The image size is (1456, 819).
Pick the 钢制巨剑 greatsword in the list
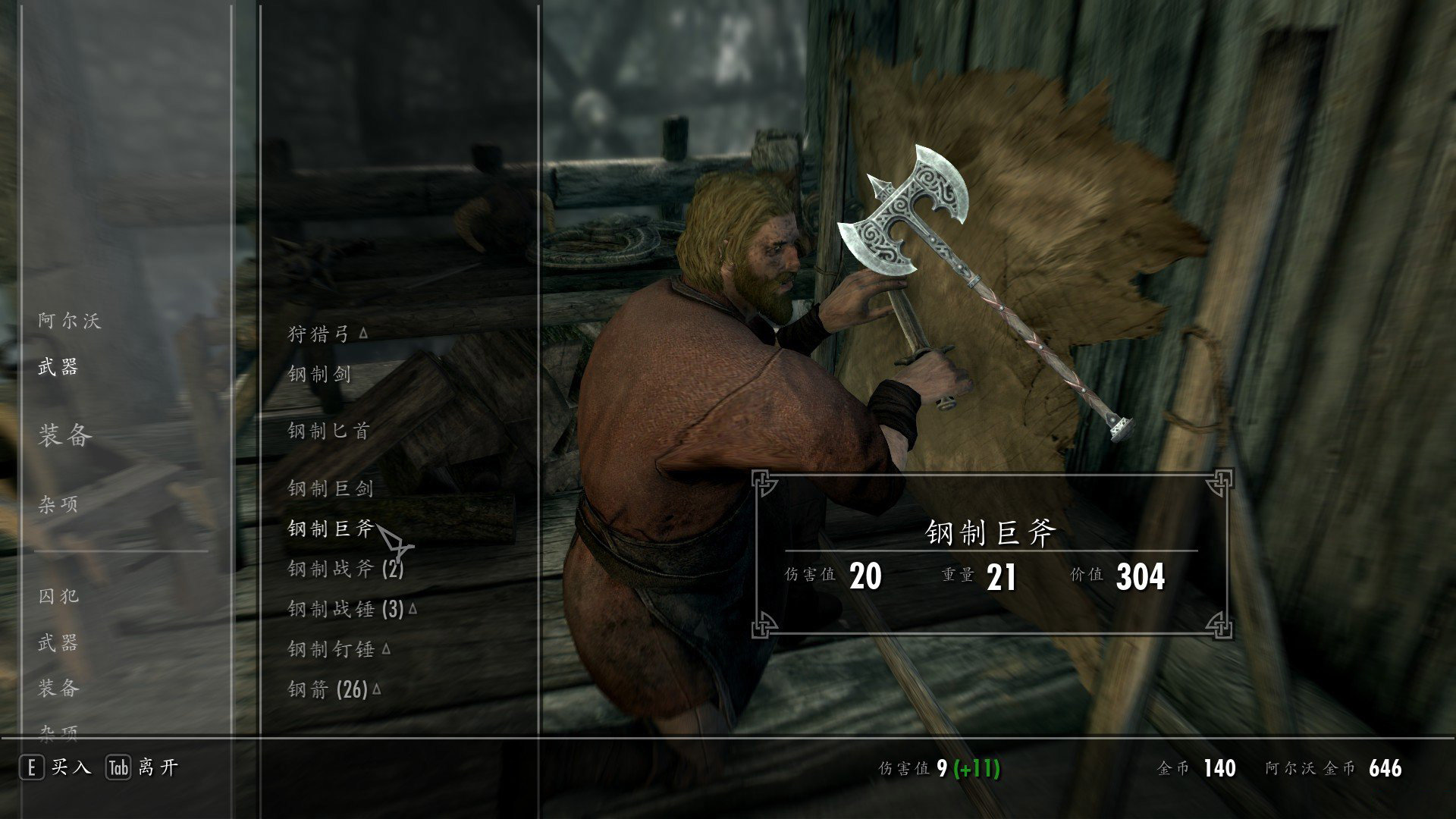(331, 489)
